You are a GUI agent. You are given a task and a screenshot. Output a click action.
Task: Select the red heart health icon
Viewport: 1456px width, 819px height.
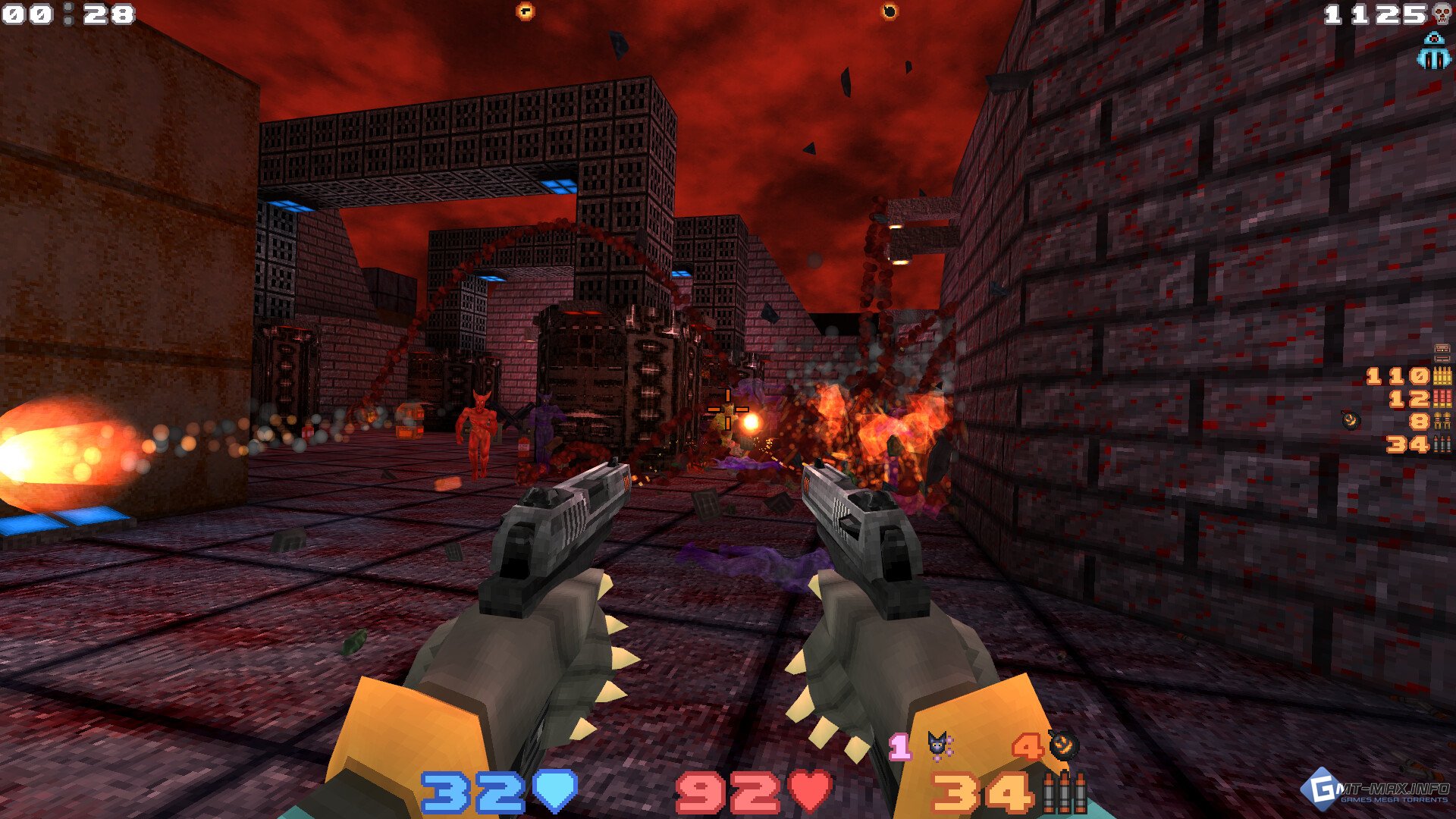[809, 792]
